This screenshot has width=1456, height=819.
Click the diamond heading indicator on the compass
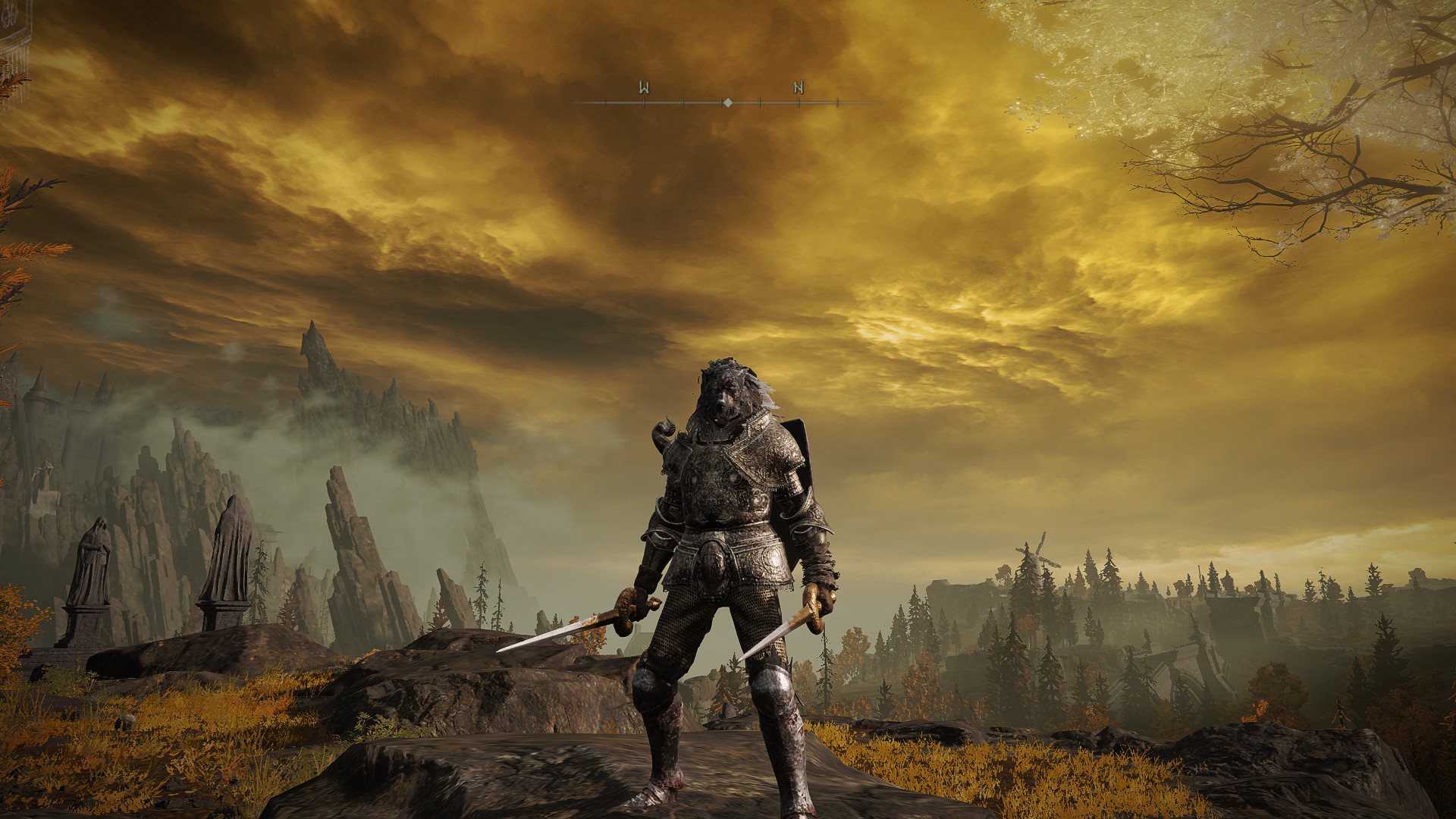pos(727,102)
